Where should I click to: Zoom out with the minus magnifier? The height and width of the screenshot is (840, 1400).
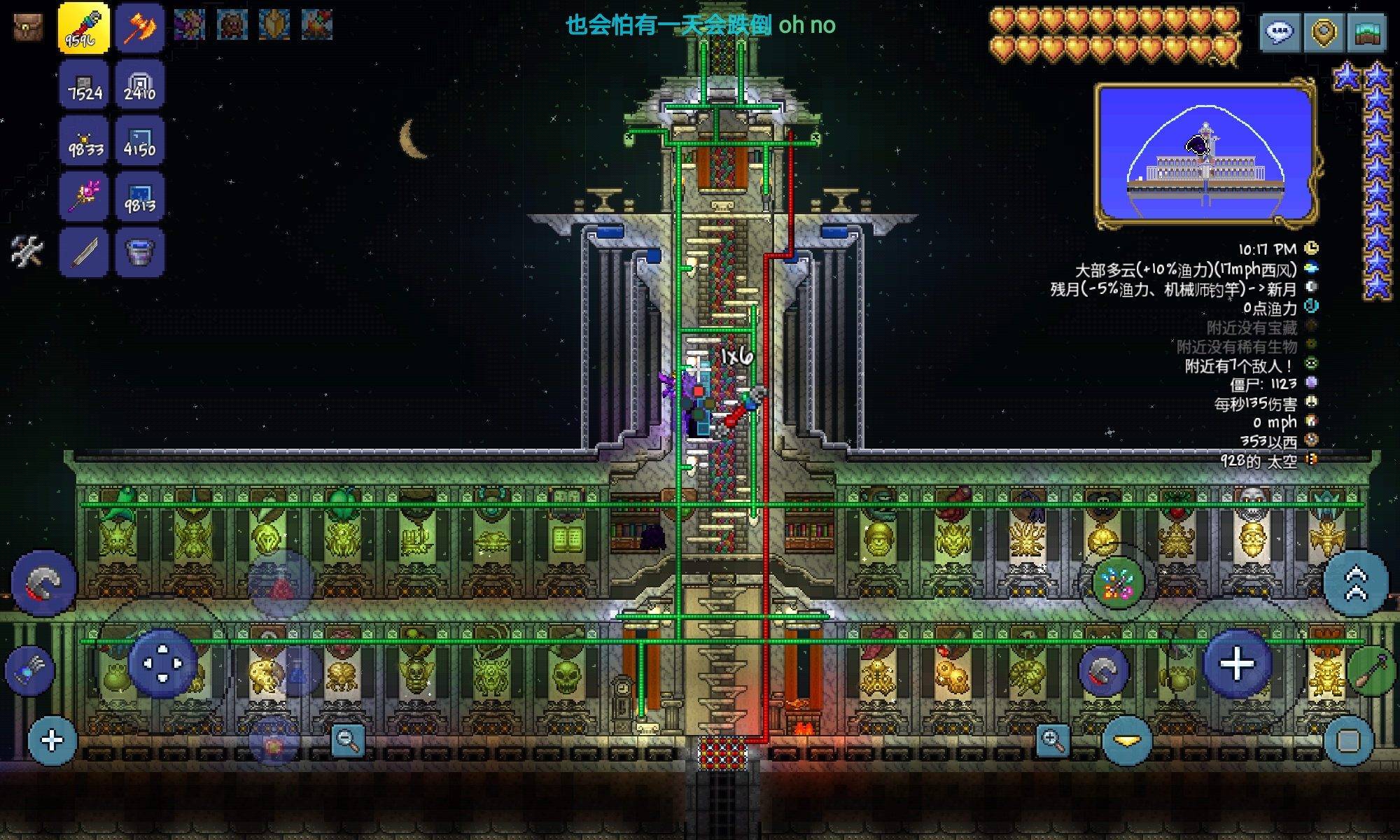[348, 740]
